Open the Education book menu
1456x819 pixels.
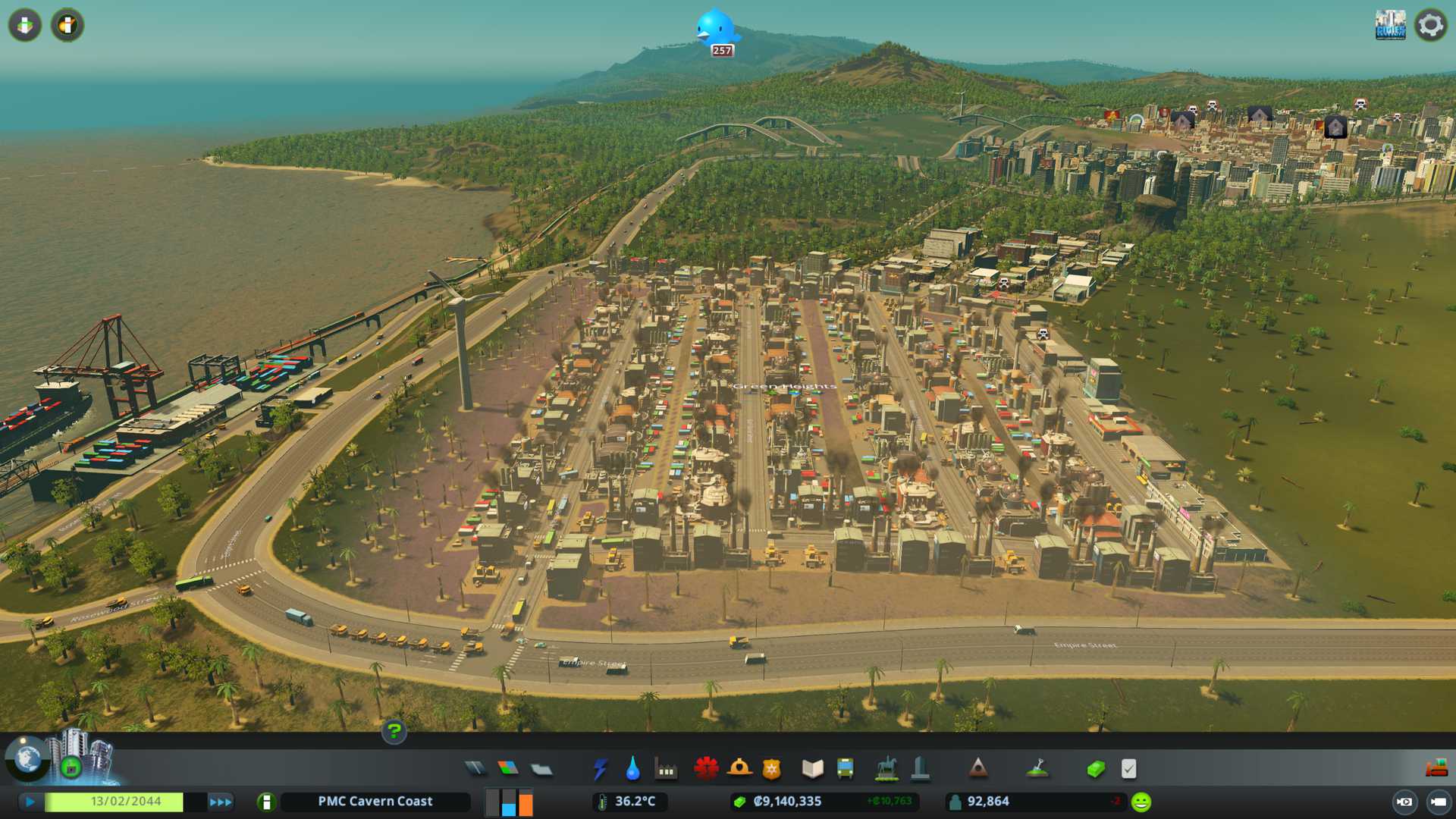point(812,769)
